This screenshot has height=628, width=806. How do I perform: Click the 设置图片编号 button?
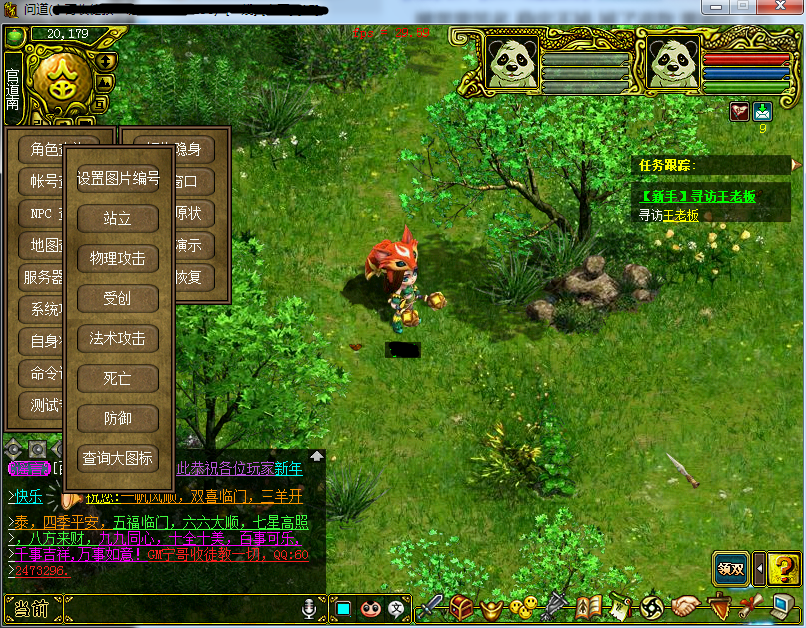click(118, 178)
